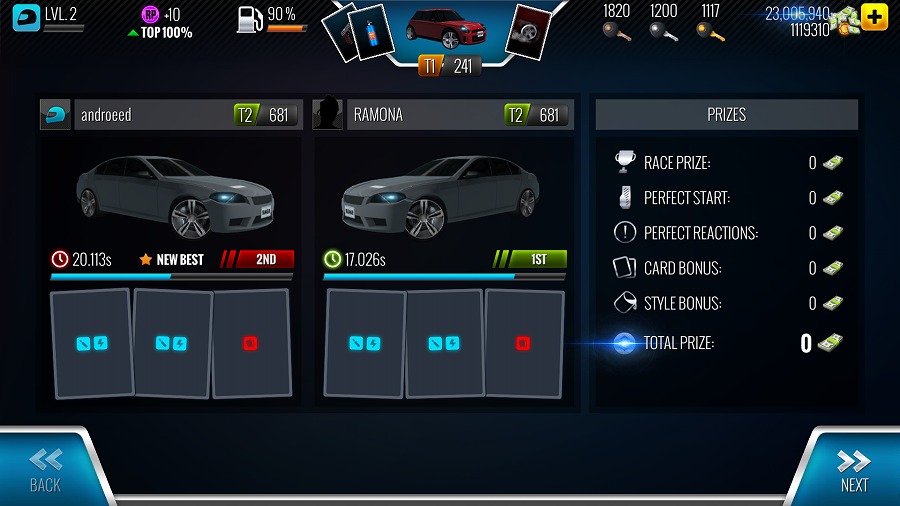Add cash with the yellow plus button
Viewport: 900px width, 506px height.
coord(874,17)
